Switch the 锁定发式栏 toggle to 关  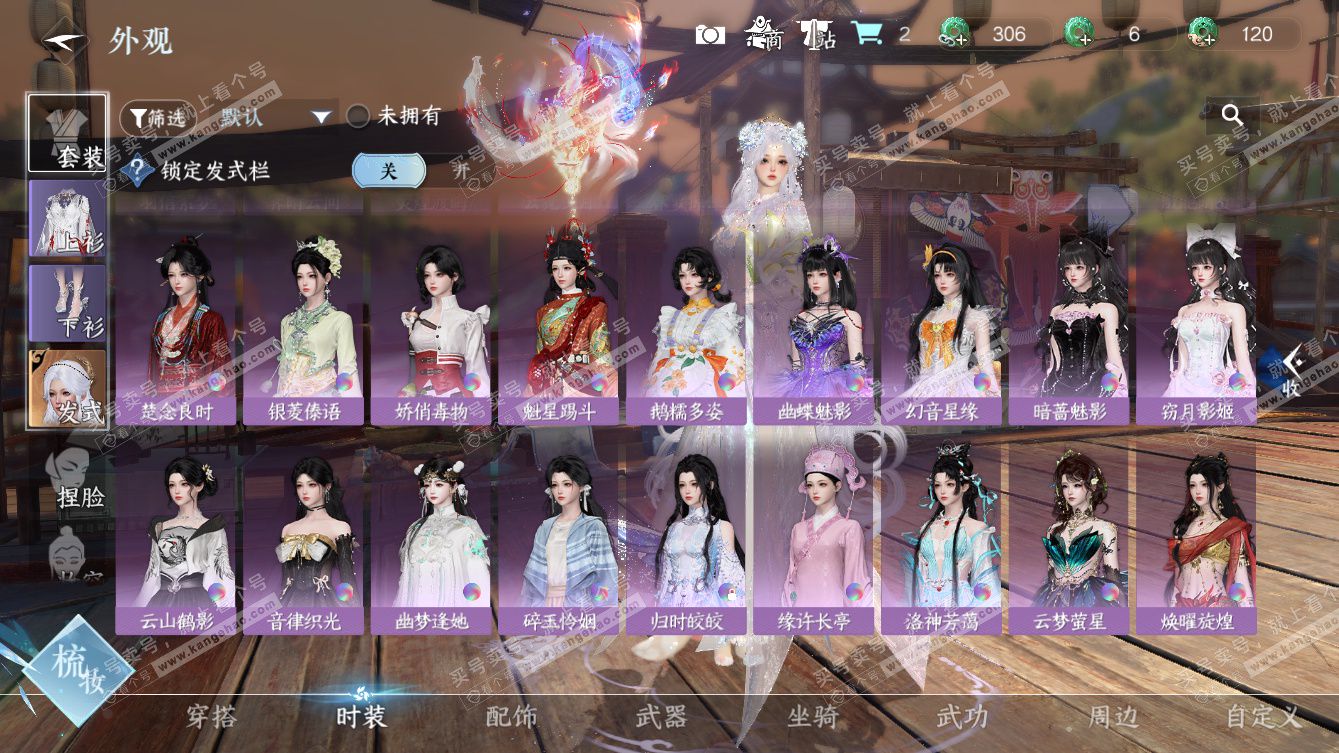tap(388, 170)
